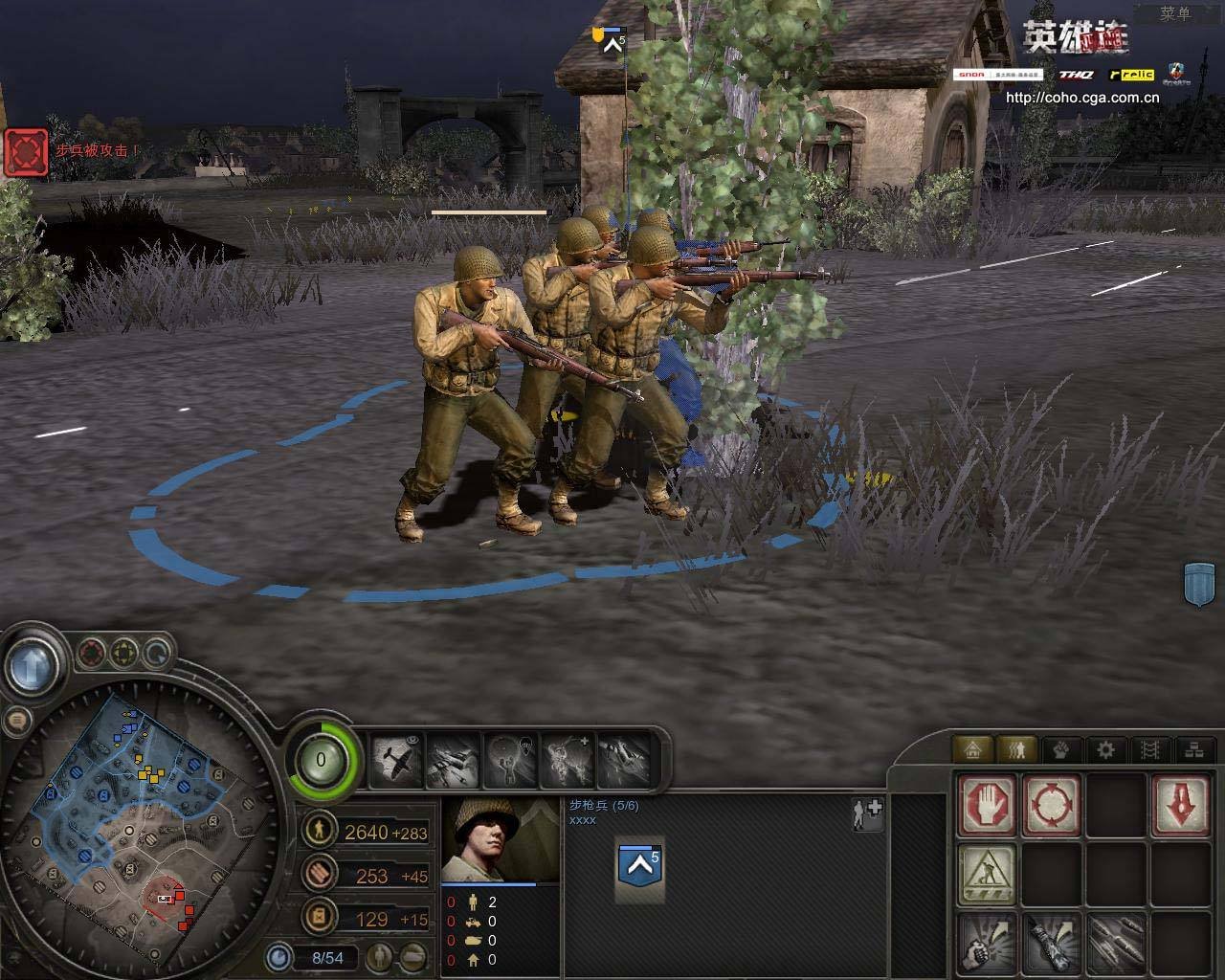
Task: Use the hand grenade ability
Action: 988,943
